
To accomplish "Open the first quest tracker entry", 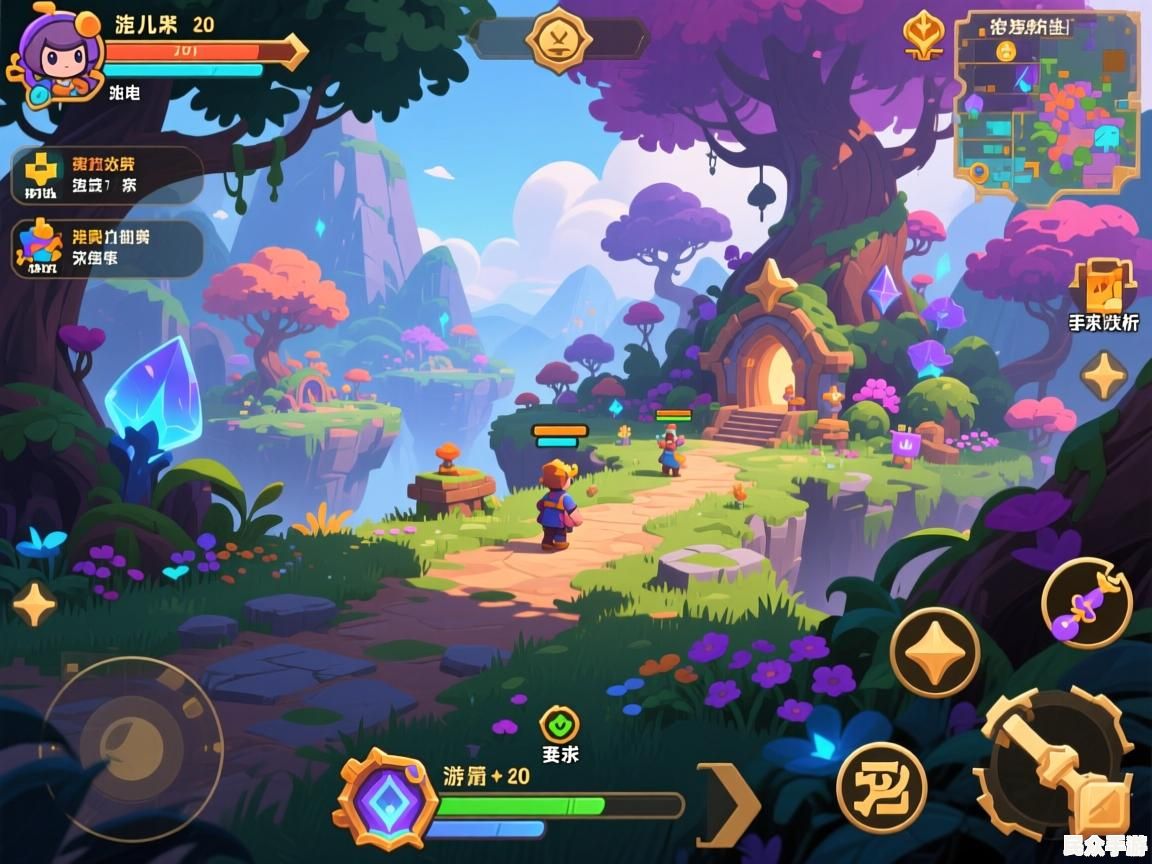I will pos(106,175).
